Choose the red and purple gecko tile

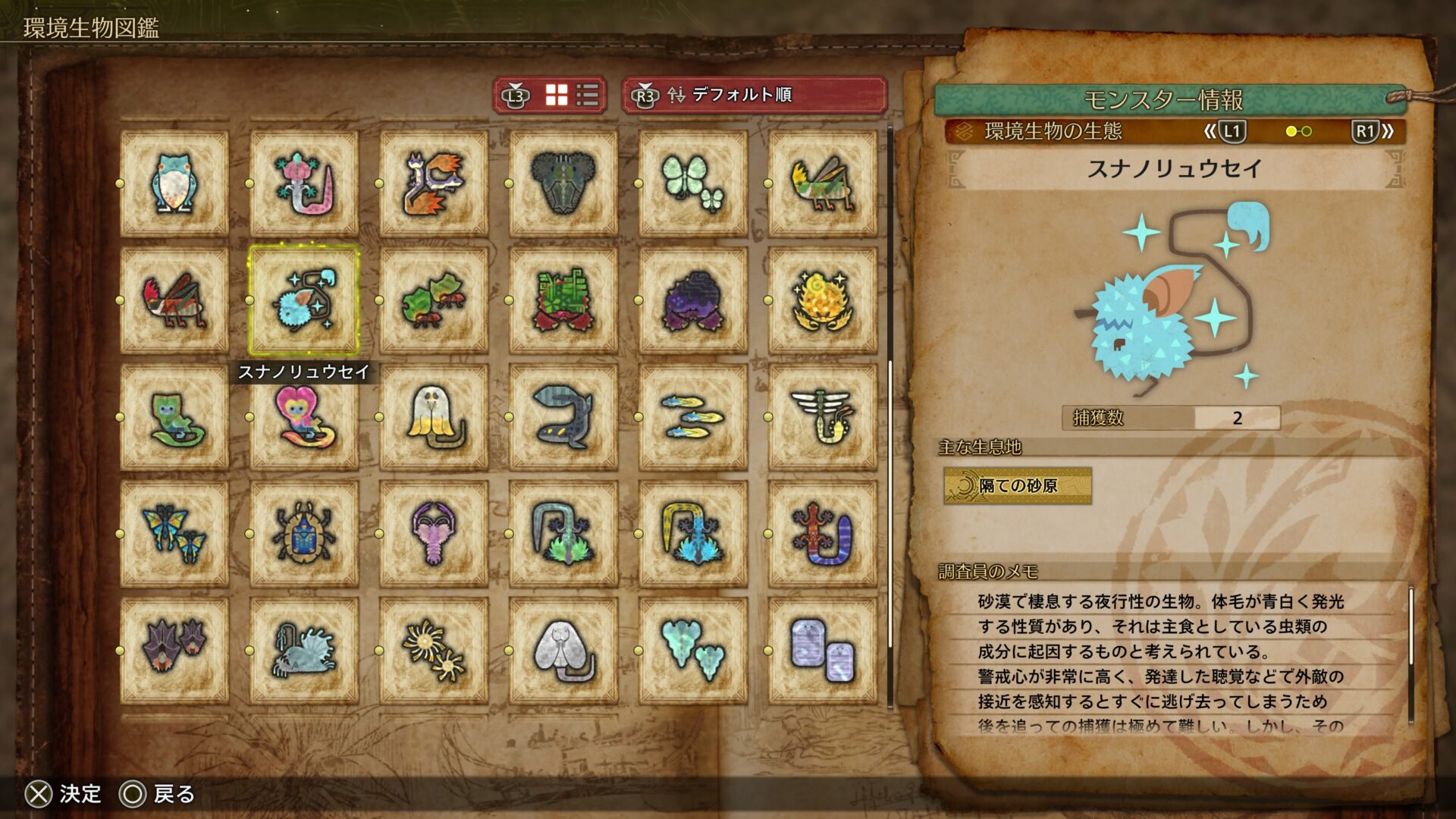823,534
